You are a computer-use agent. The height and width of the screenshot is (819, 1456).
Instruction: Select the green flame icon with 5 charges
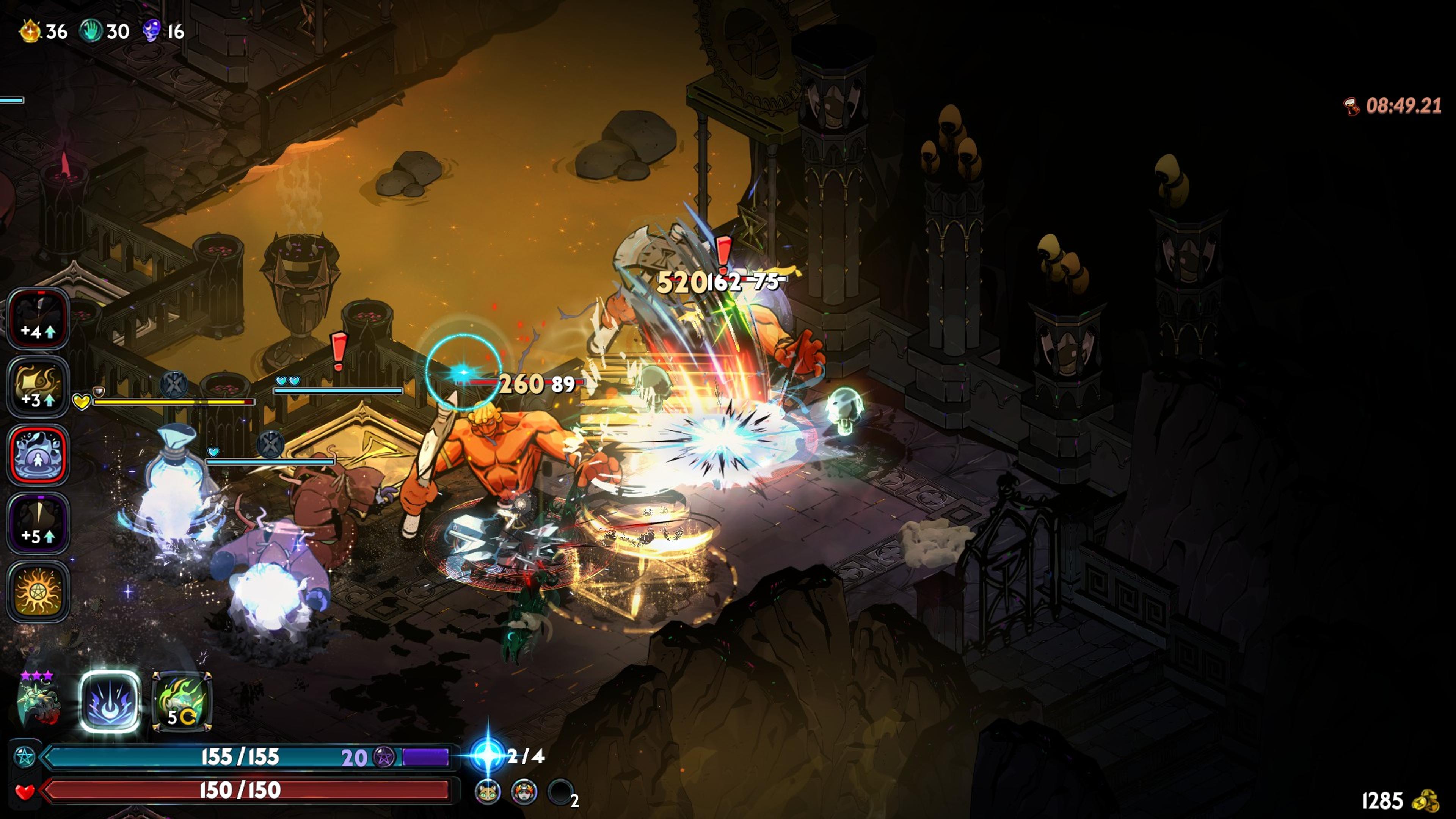pyautogui.click(x=182, y=701)
